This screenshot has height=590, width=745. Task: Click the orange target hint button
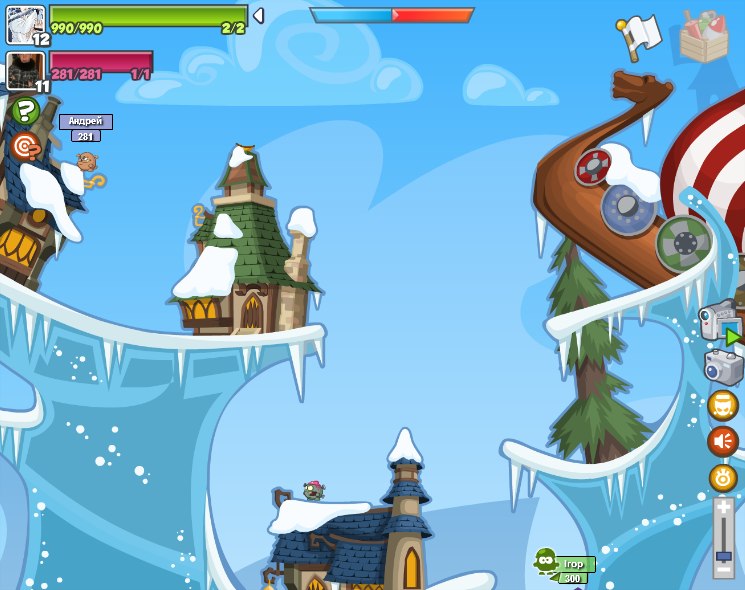(25, 147)
